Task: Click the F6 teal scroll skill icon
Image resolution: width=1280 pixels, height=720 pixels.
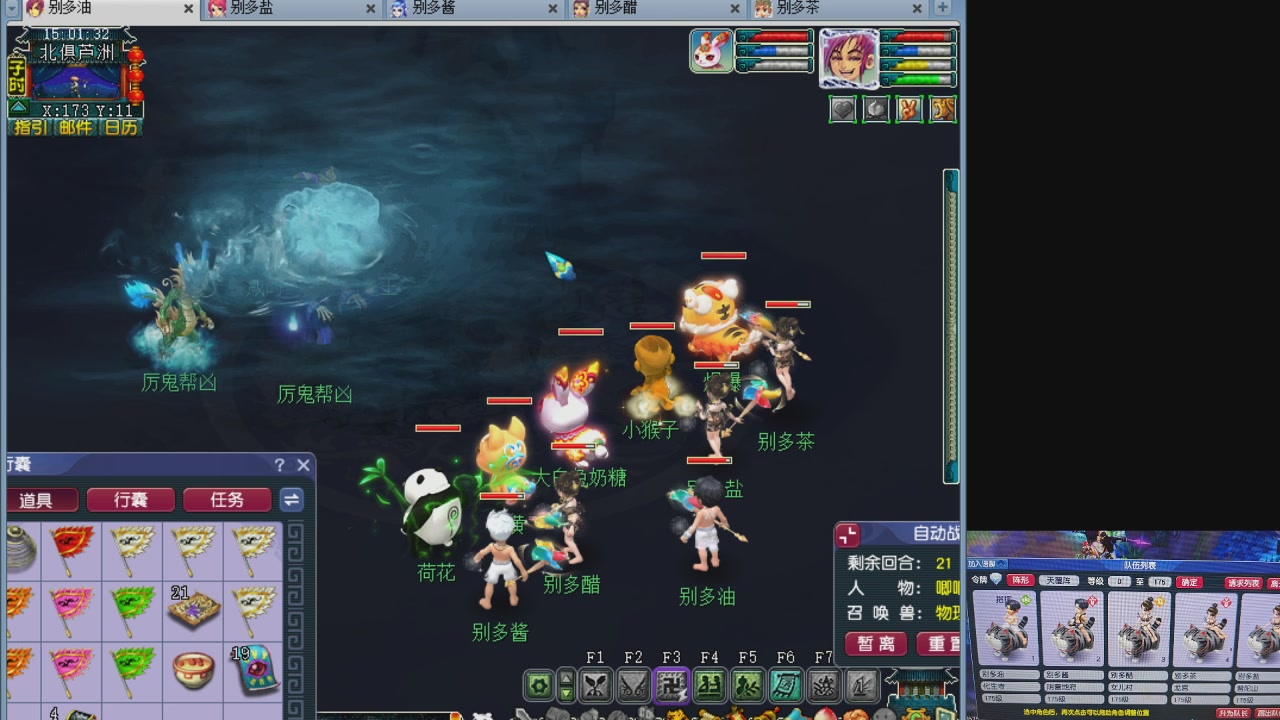Action: [786, 686]
